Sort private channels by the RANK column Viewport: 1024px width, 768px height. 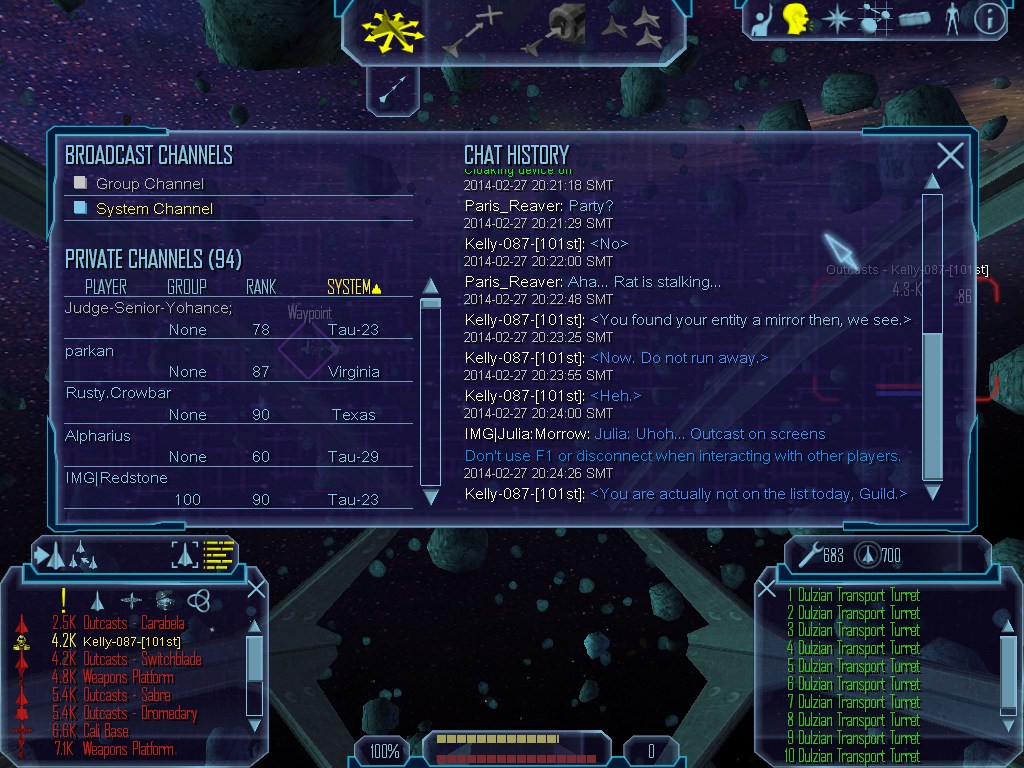point(261,288)
